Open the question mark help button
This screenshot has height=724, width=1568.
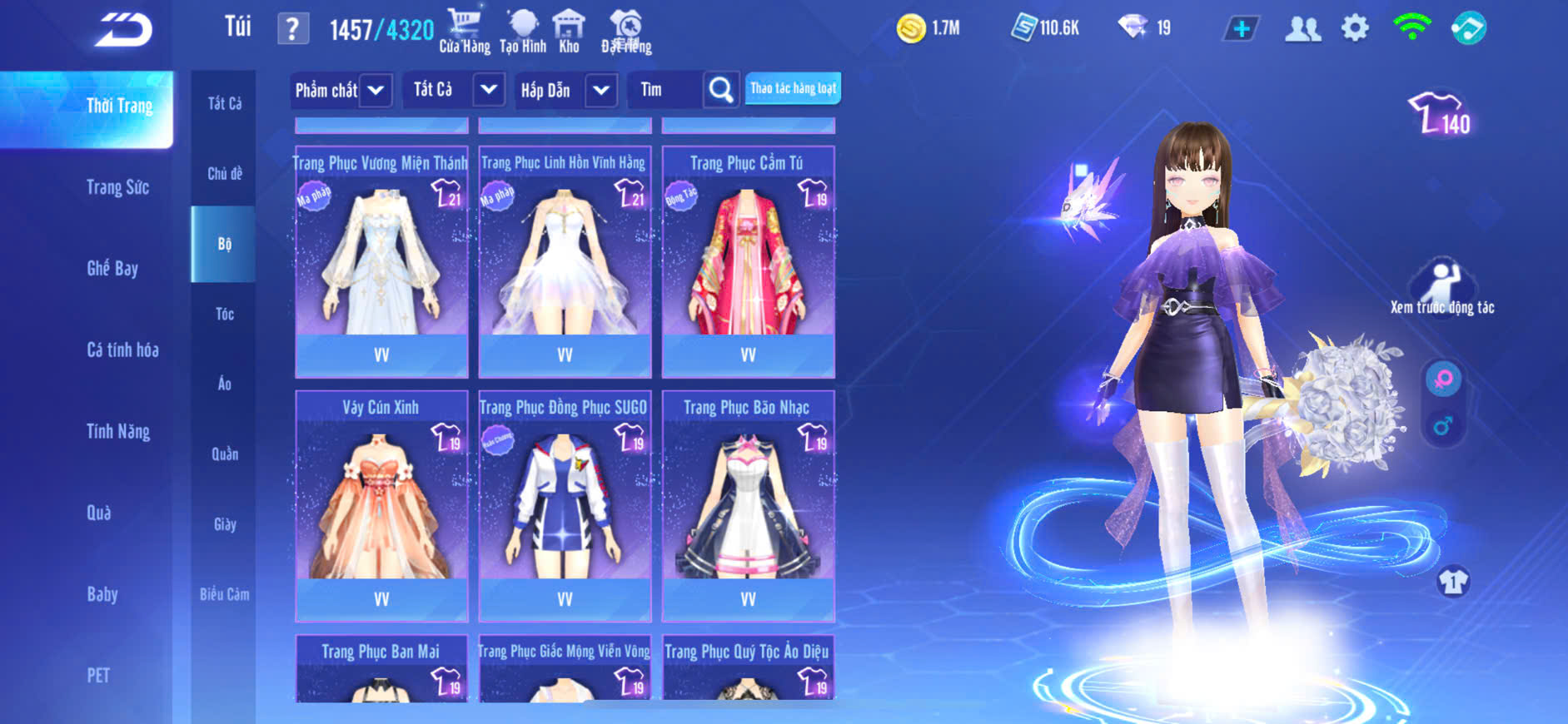[292, 29]
